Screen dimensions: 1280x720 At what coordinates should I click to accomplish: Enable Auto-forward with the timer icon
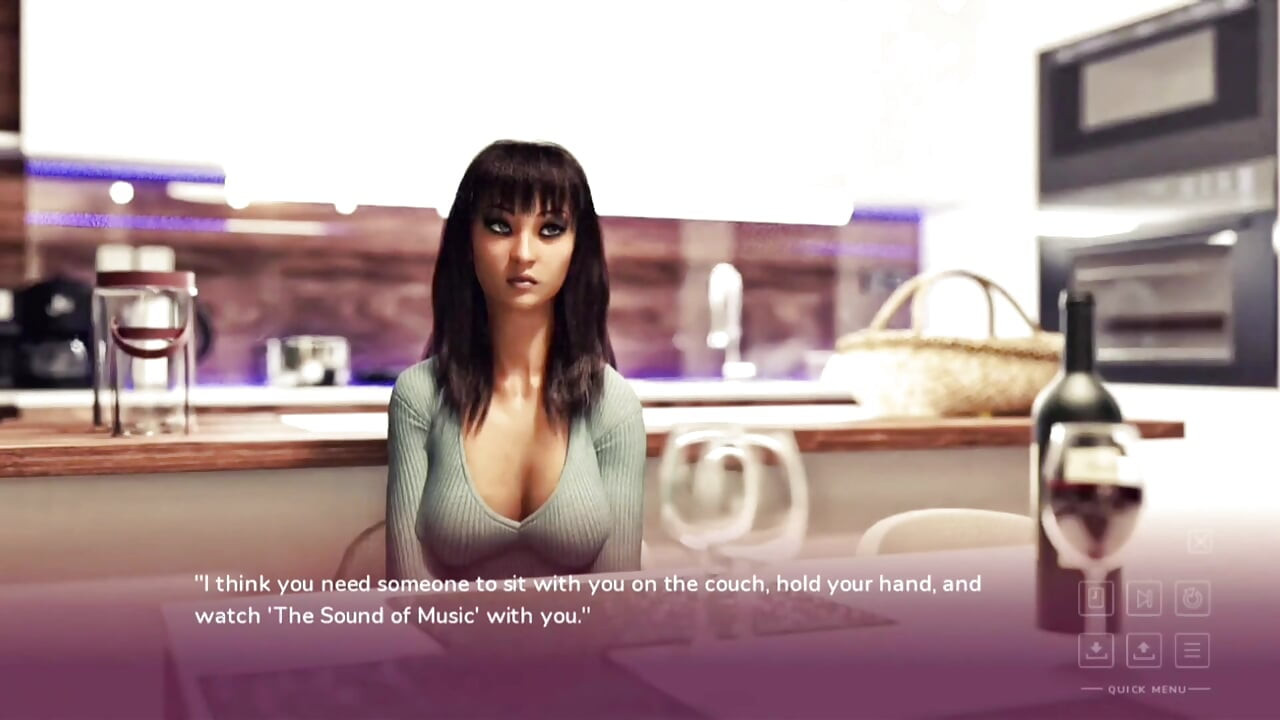[1192, 598]
